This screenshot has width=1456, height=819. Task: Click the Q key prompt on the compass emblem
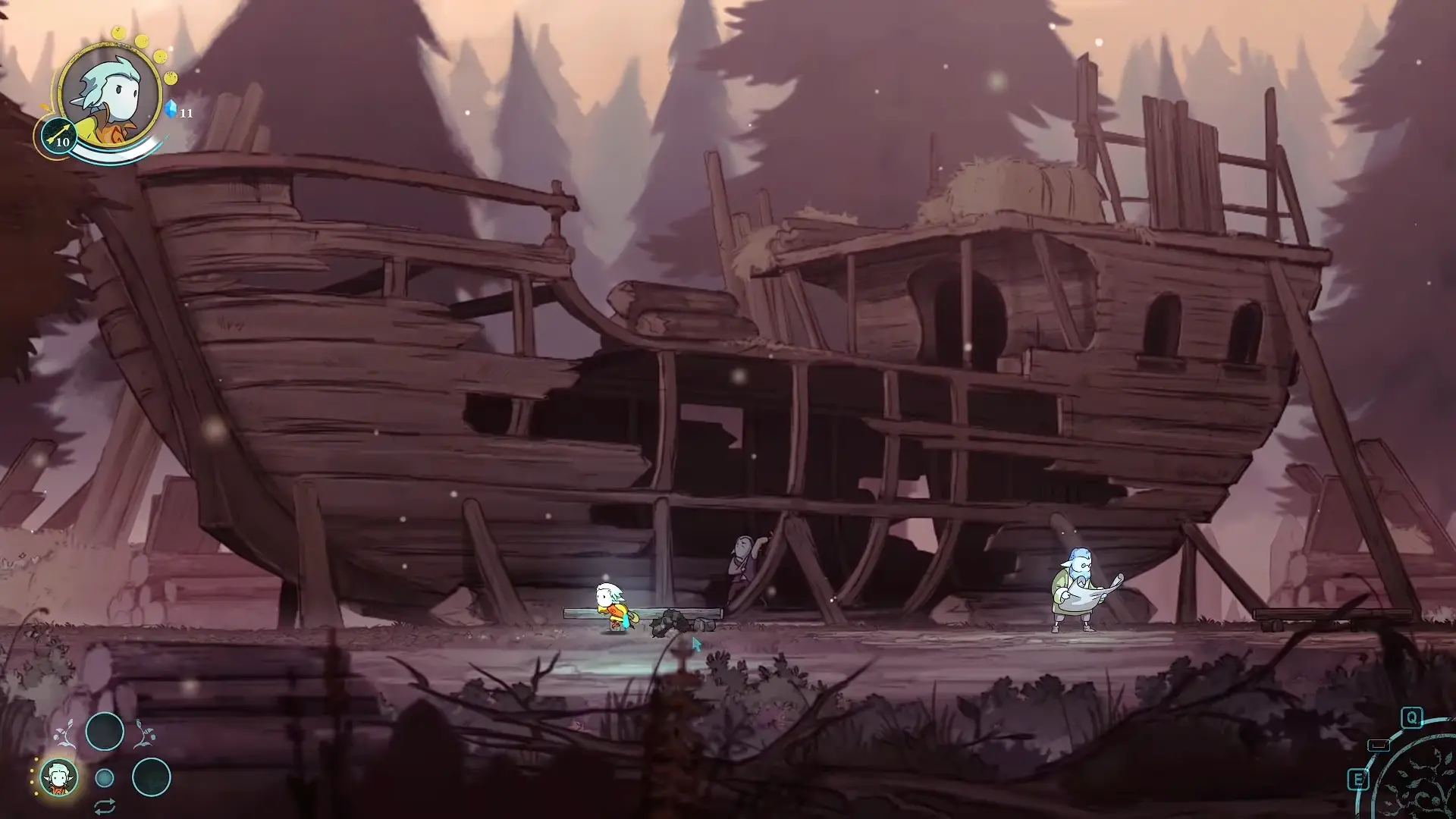pos(1412,718)
